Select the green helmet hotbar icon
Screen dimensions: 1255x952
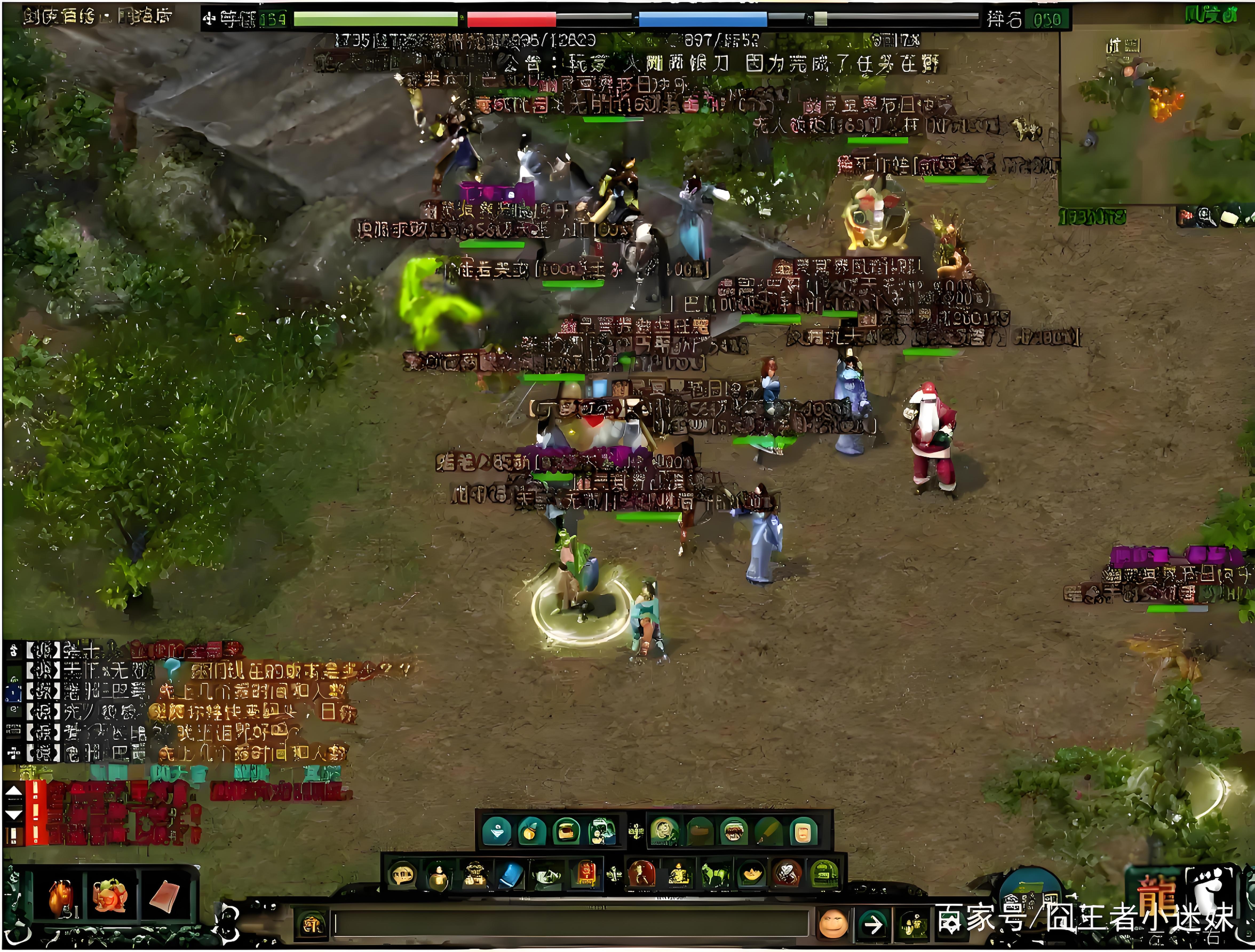[824, 874]
